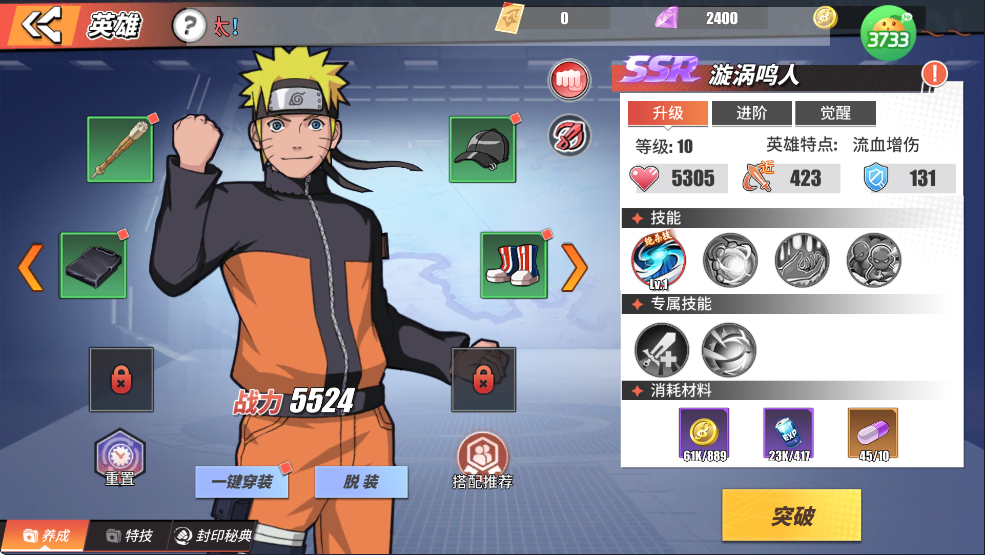Tap the 一键穿装 auto-equip button

coord(241,482)
